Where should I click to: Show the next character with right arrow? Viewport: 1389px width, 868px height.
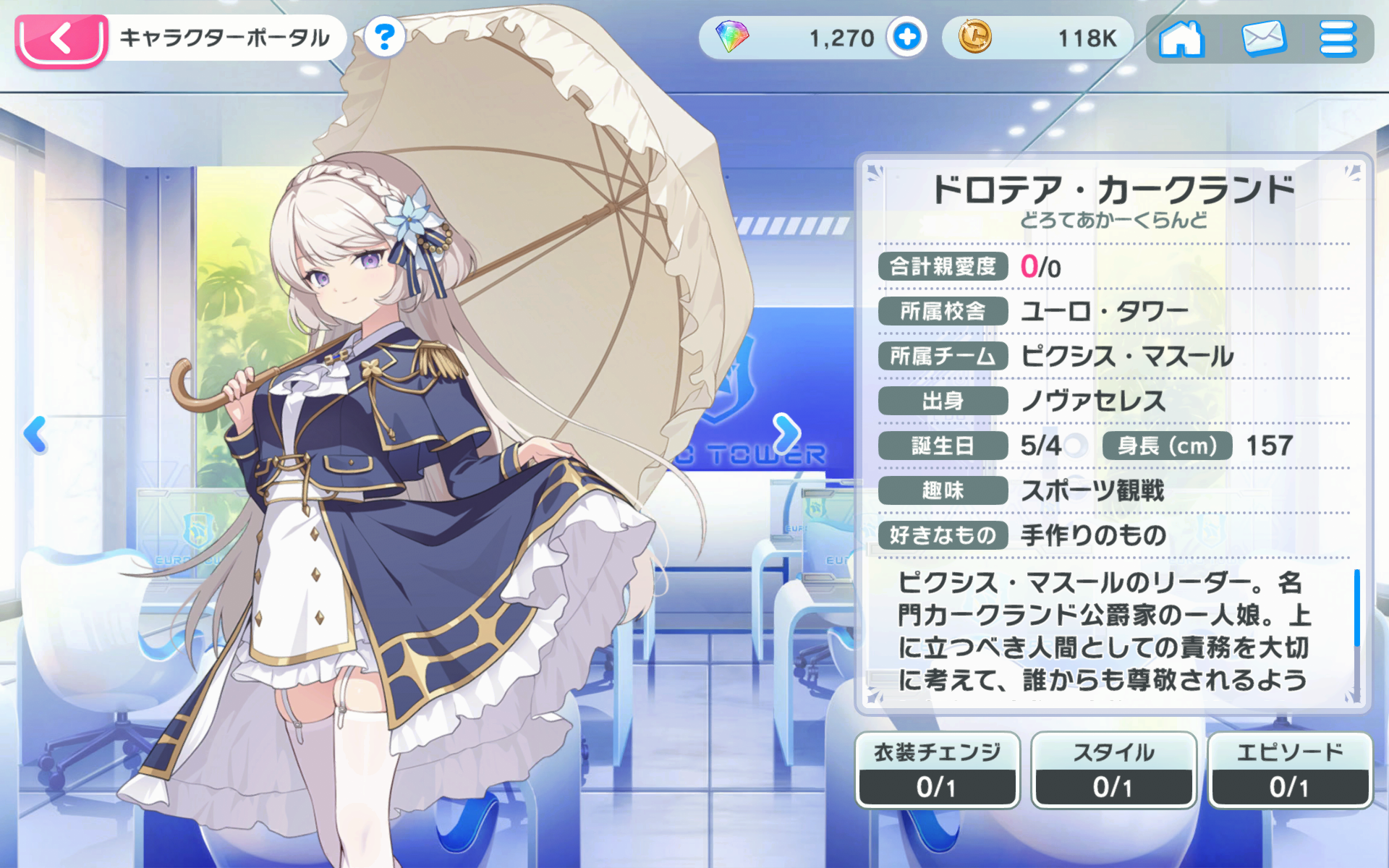786,434
